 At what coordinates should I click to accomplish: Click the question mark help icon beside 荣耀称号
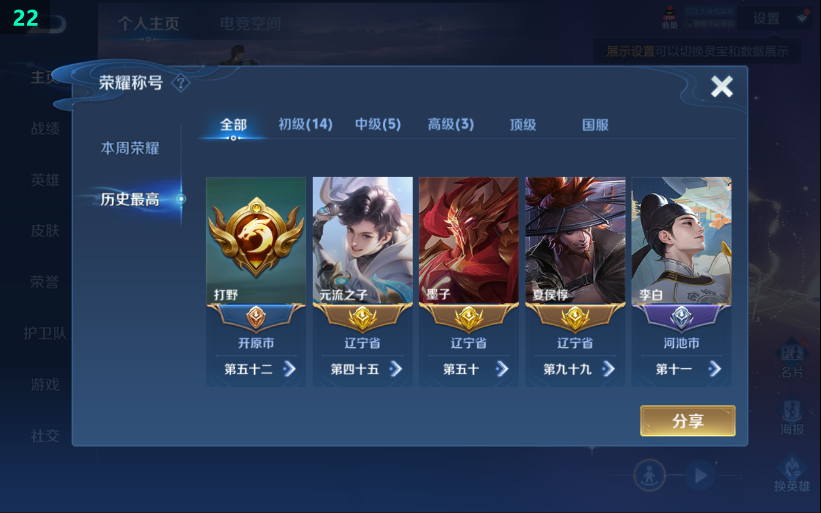point(180,83)
